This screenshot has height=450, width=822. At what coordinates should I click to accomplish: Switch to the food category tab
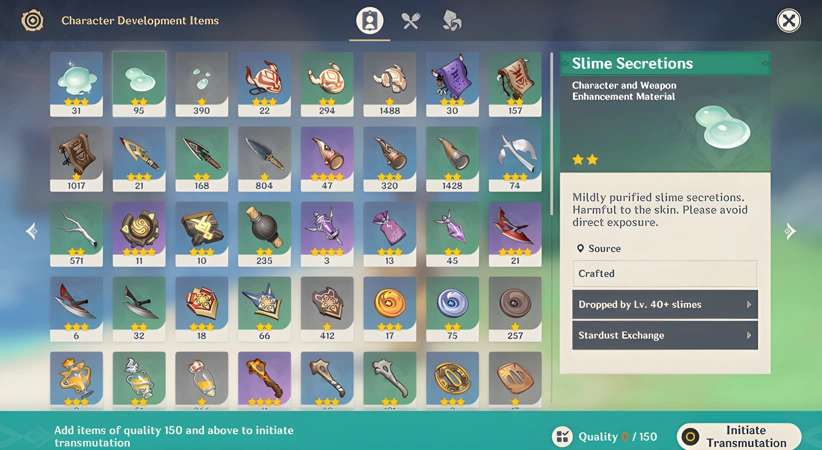[411, 21]
